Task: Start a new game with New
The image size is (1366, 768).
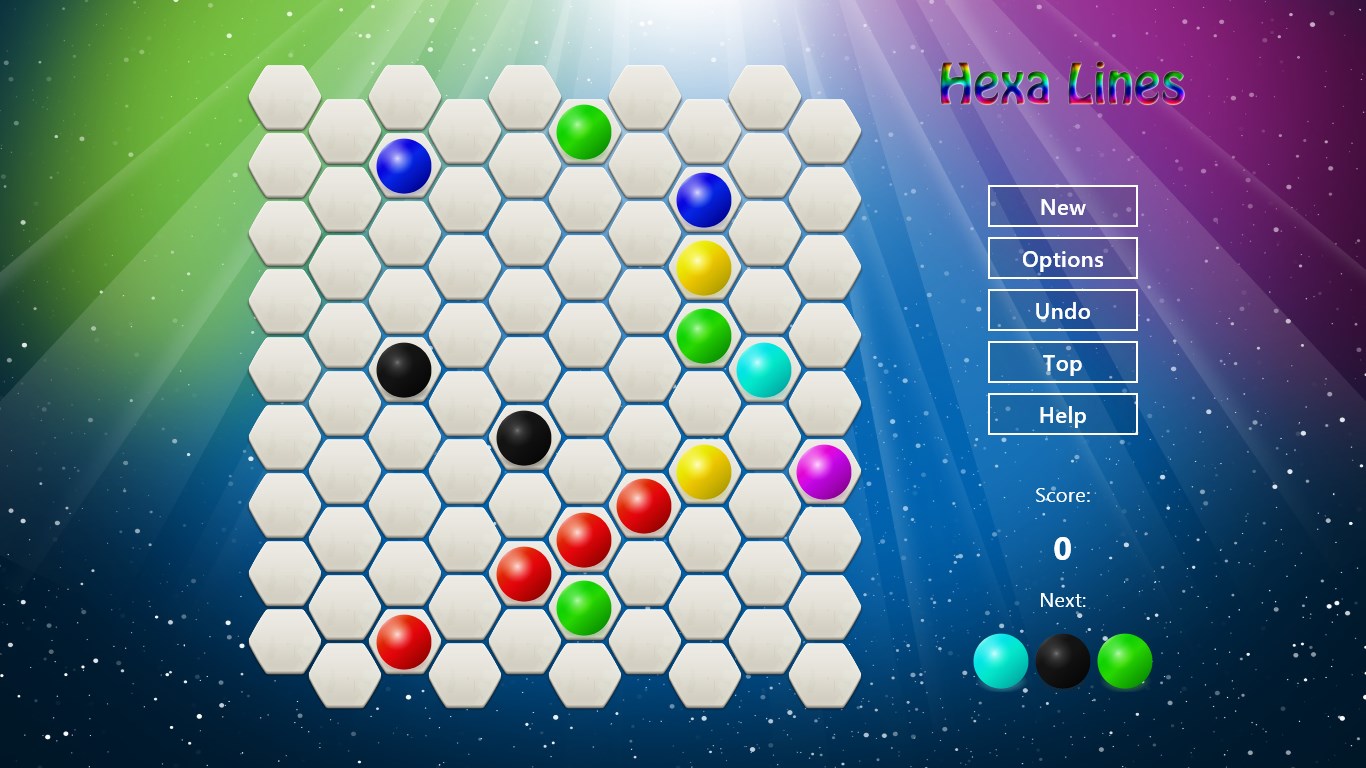Action: [x=1062, y=207]
